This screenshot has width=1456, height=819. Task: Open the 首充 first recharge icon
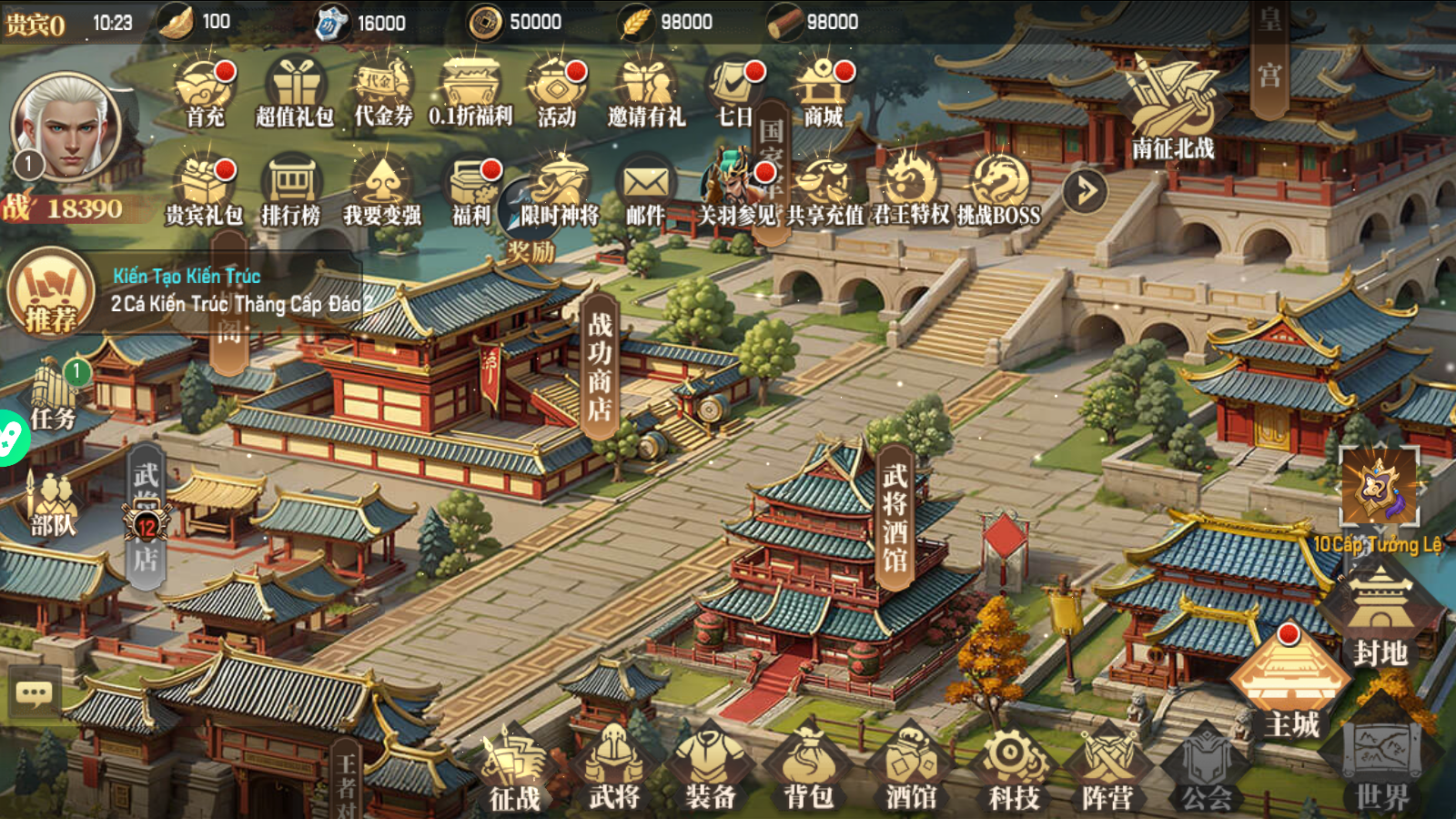click(205, 93)
